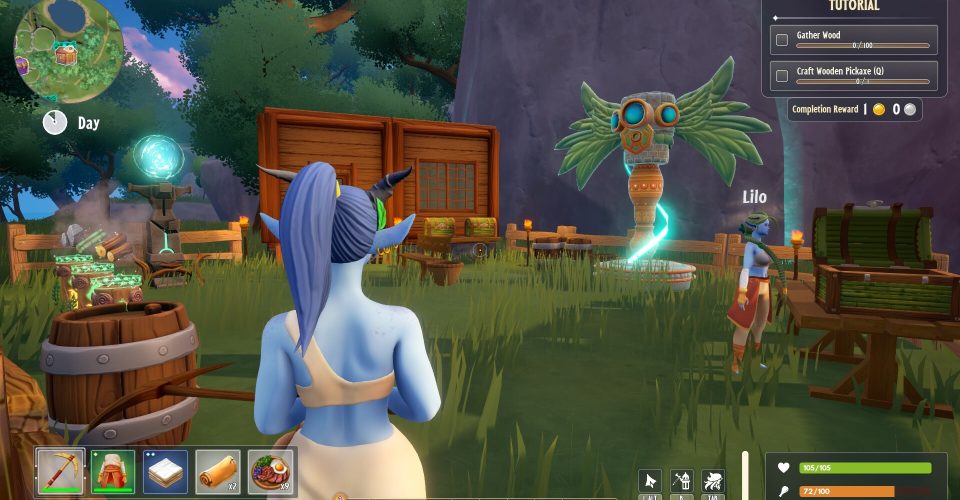The width and height of the screenshot is (960, 500).
Task: Pick the steak and egg plate slot
Action: click(271, 471)
